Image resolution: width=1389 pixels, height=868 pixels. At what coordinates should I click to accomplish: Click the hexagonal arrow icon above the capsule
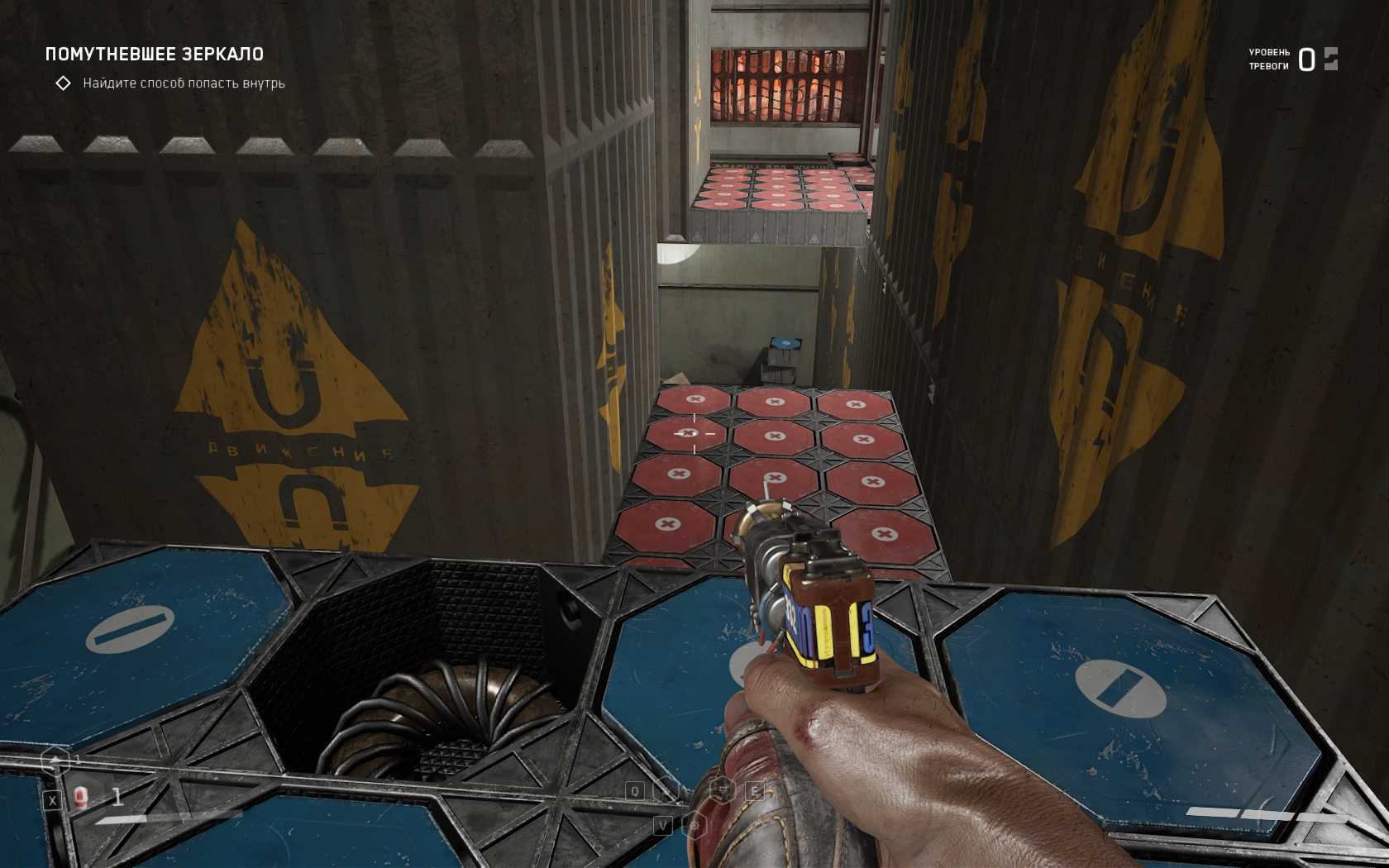coord(55,761)
